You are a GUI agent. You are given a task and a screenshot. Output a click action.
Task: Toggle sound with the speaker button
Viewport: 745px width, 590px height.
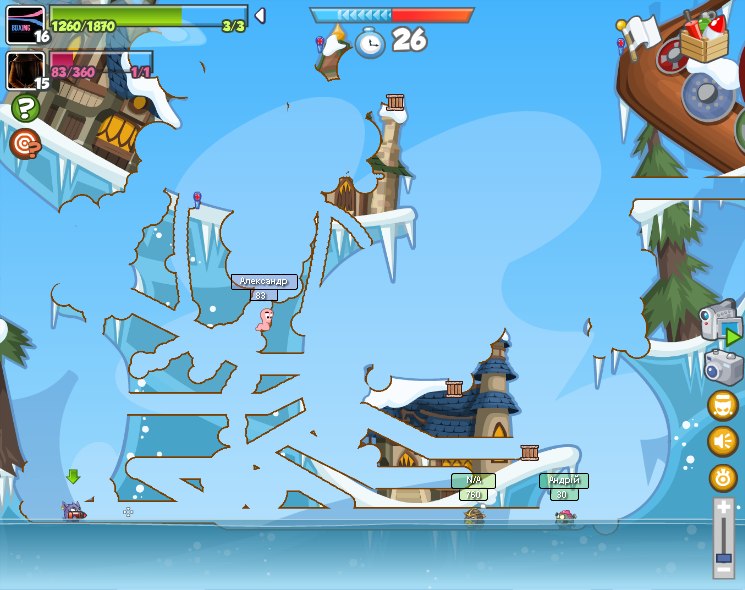tap(723, 441)
